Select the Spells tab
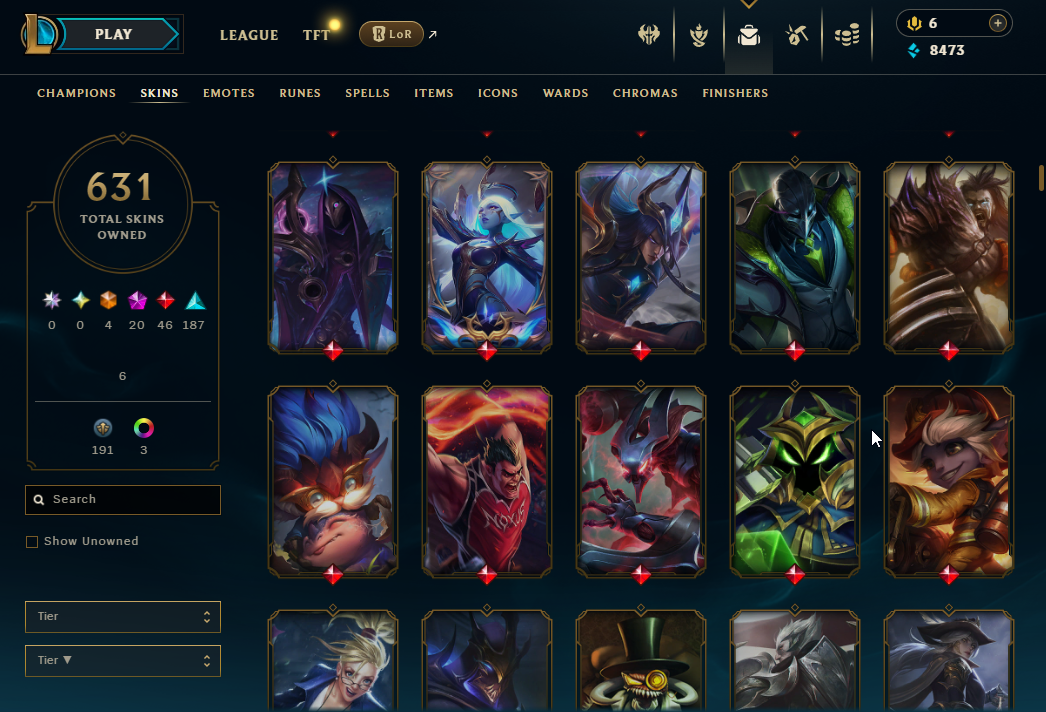The width and height of the screenshot is (1046, 712). click(367, 93)
